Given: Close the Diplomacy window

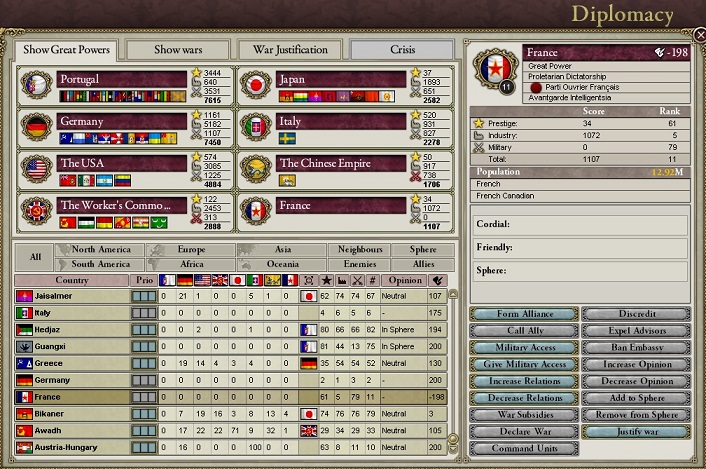Looking at the screenshot, I should click(x=697, y=36).
